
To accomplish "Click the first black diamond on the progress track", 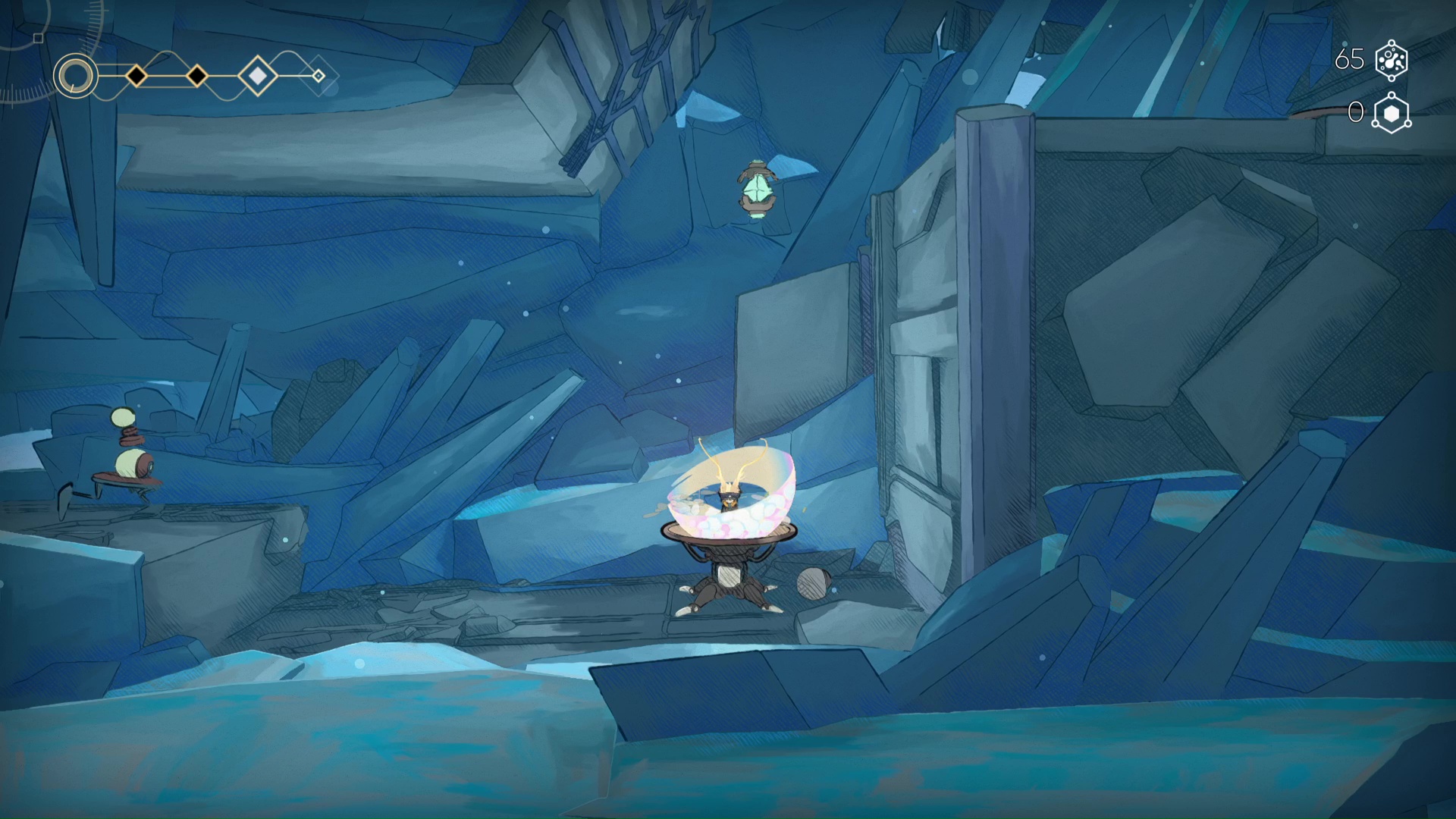I will click(136, 76).
